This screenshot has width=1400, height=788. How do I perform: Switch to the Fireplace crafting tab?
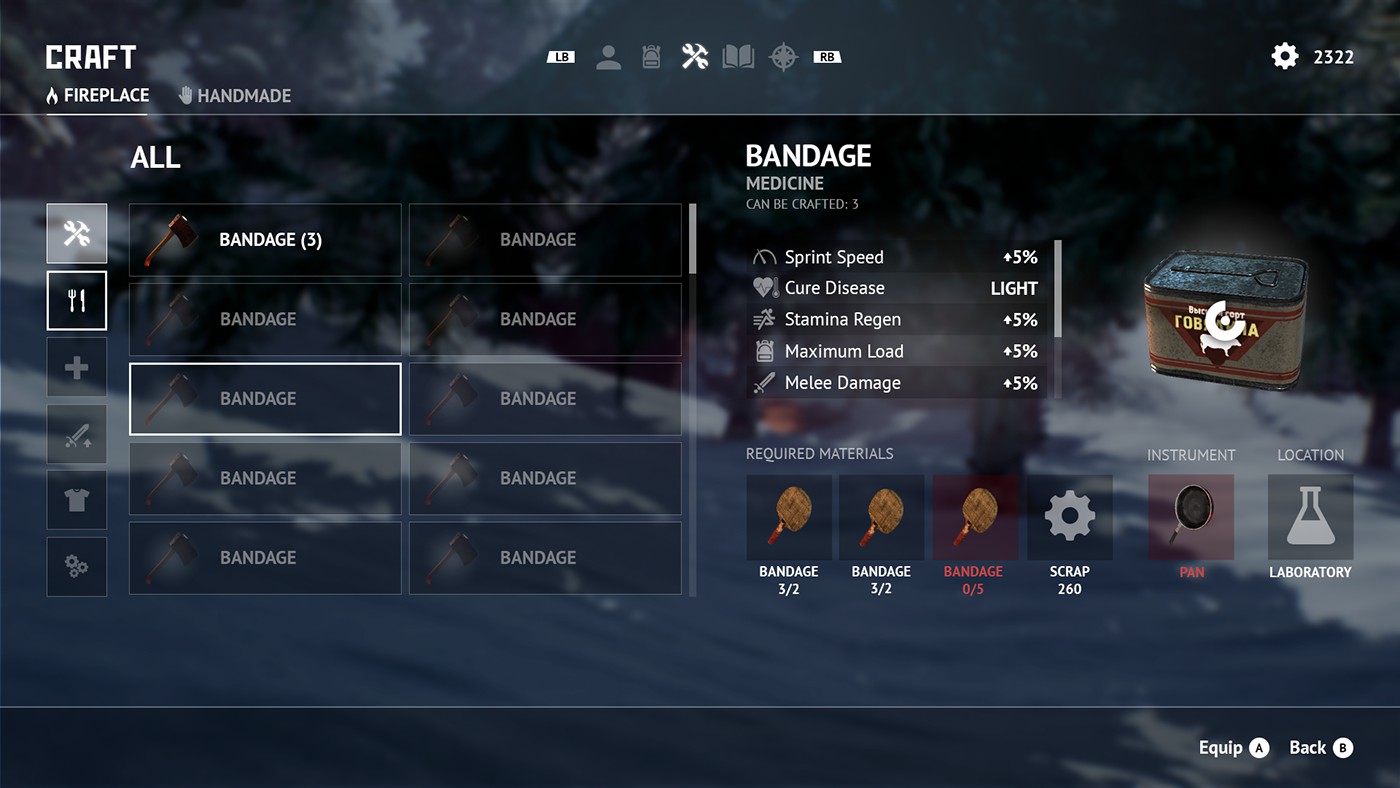(x=98, y=96)
